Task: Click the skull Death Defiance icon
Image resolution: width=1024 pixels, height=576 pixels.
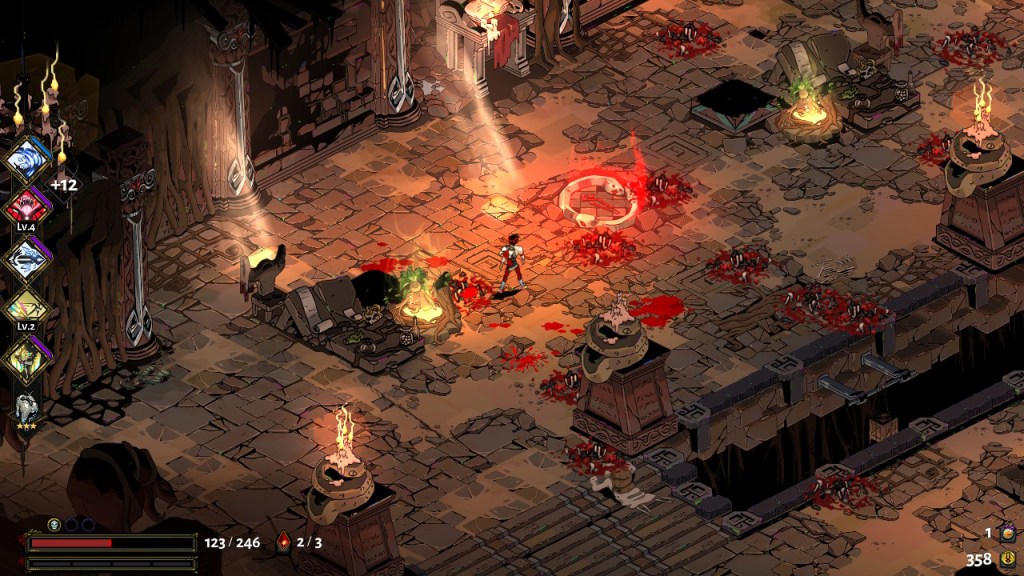Action: pos(55,524)
